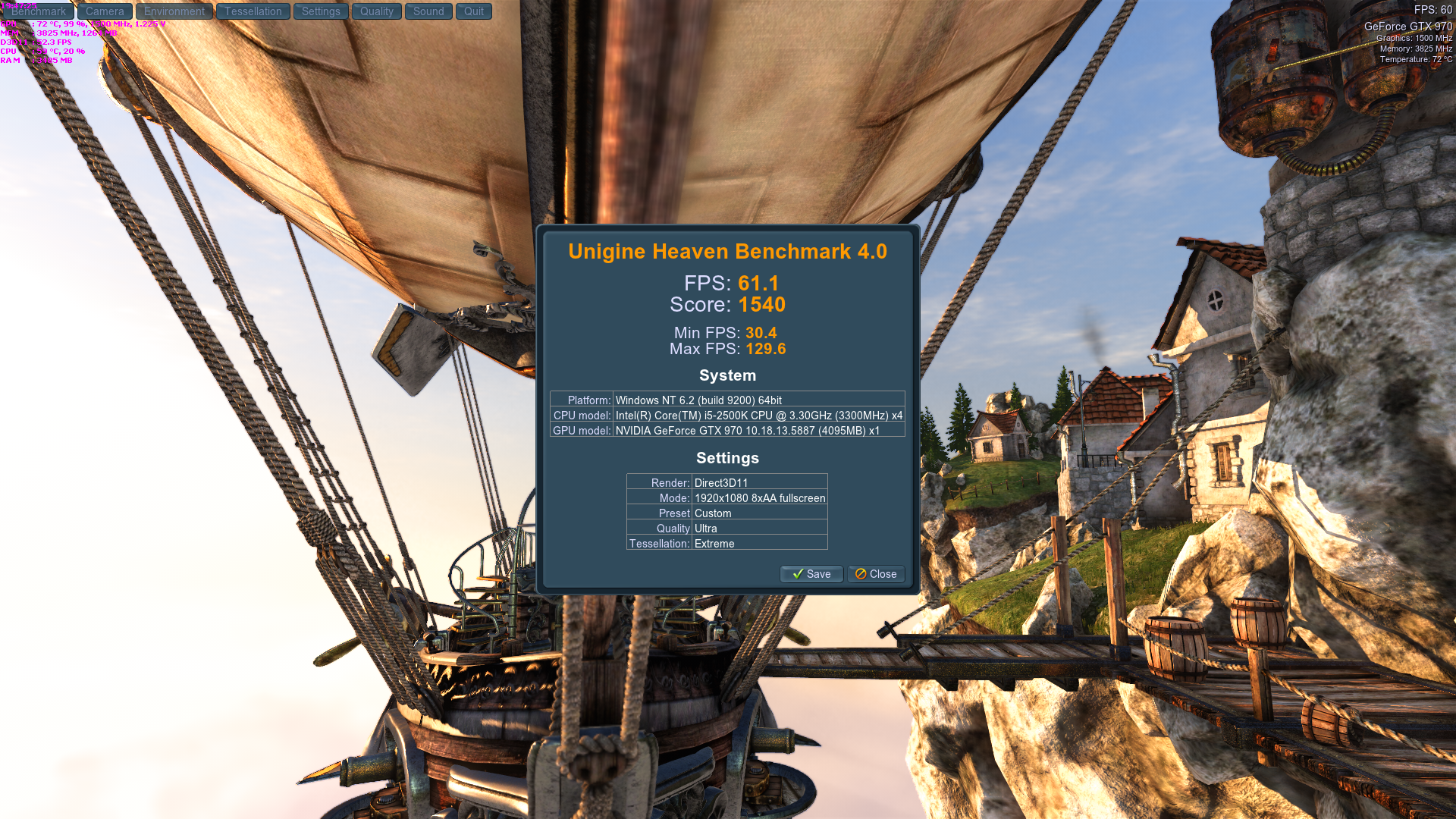Image resolution: width=1456 pixels, height=819 pixels.
Task: Open the Benchmark menu button
Action: pyautogui.click(x=38, y=11)
